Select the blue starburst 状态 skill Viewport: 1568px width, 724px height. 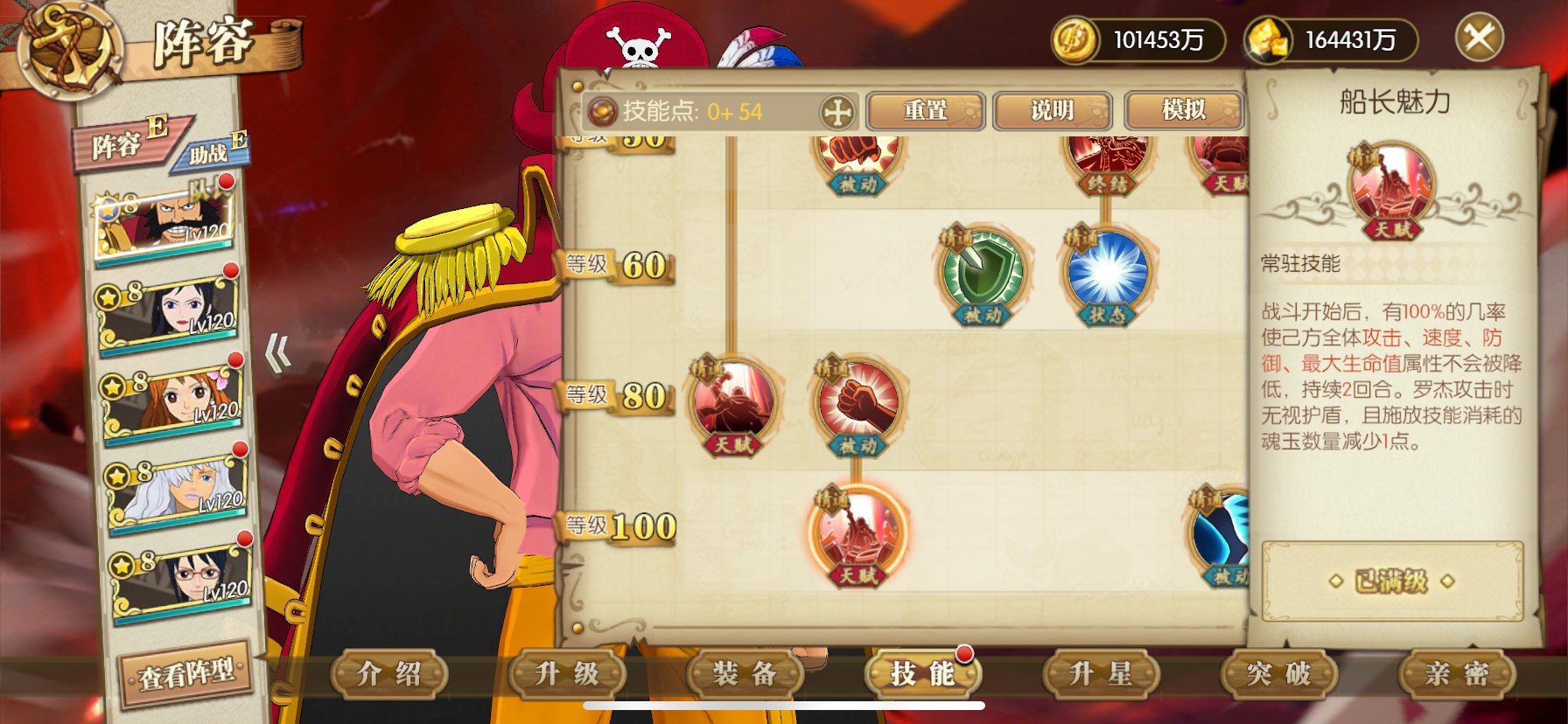click(1108, 272)
